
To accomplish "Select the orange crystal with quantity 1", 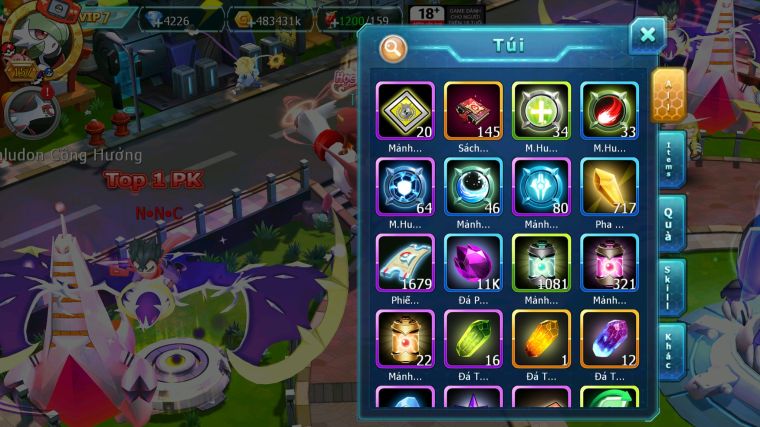I will 541,339.
